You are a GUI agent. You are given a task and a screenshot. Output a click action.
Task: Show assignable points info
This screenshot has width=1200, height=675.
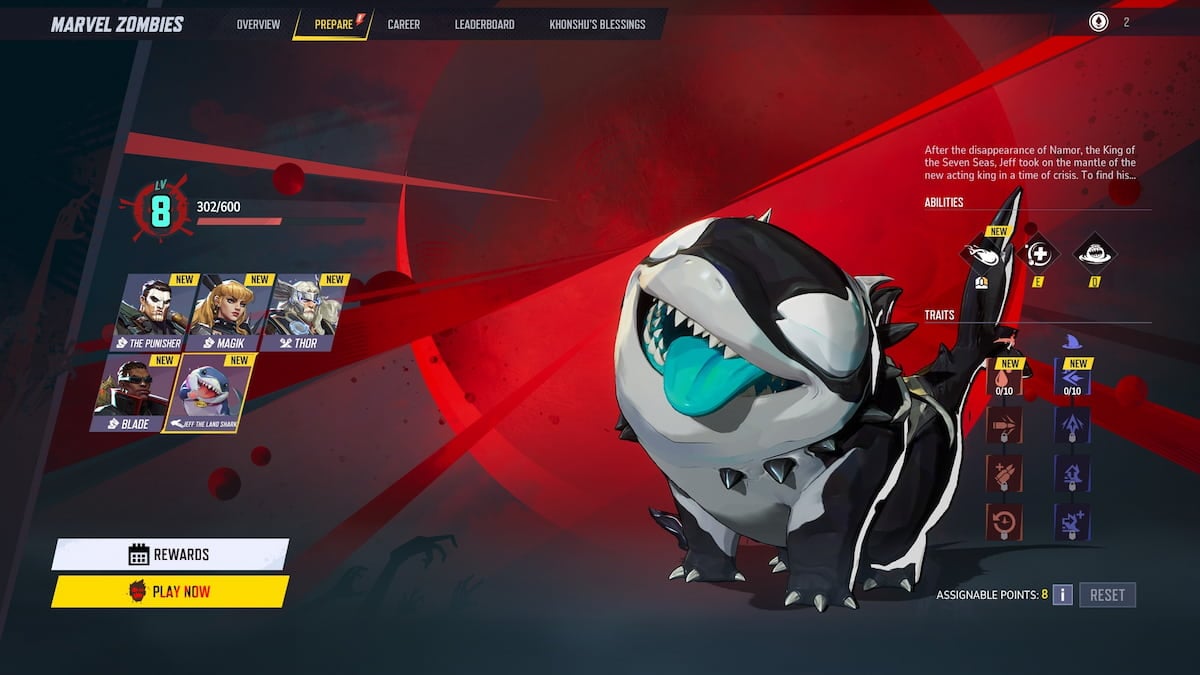(x=1062, y=595)
